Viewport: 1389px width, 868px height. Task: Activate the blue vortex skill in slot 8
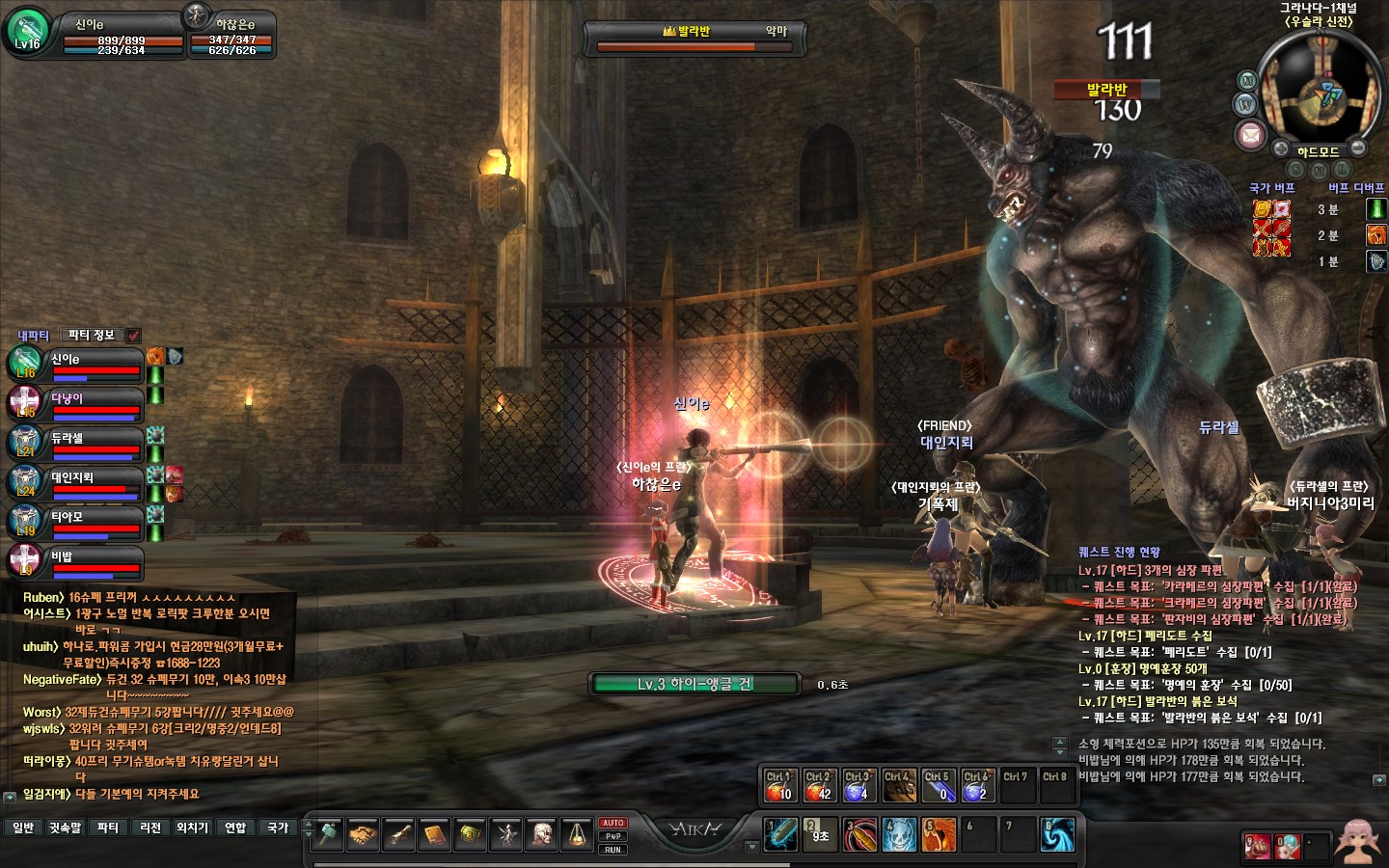tap(1057, 835)
